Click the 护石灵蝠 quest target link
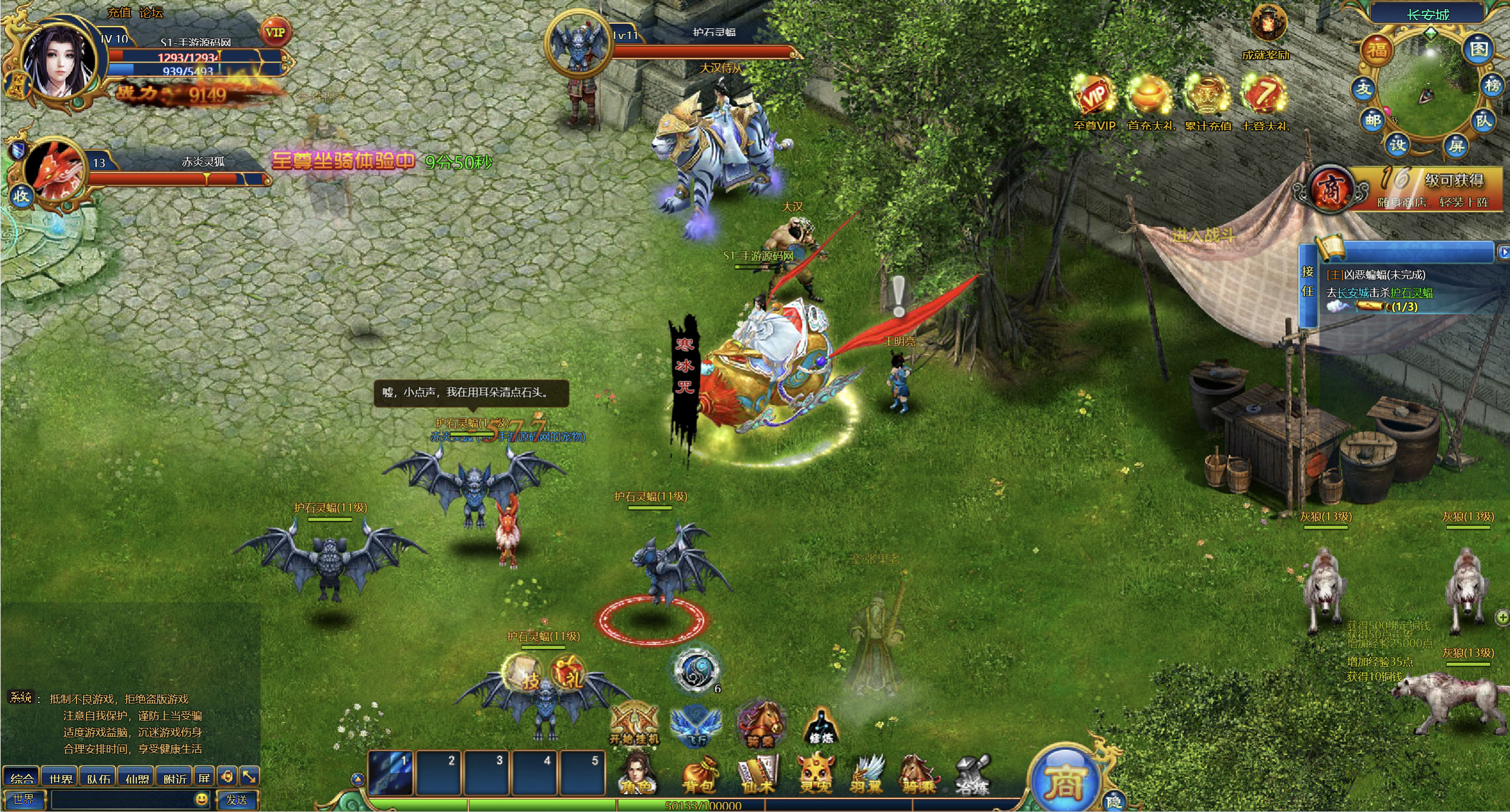Image resolution: width=1510 pixels, height=812 pixels. 1411,293
